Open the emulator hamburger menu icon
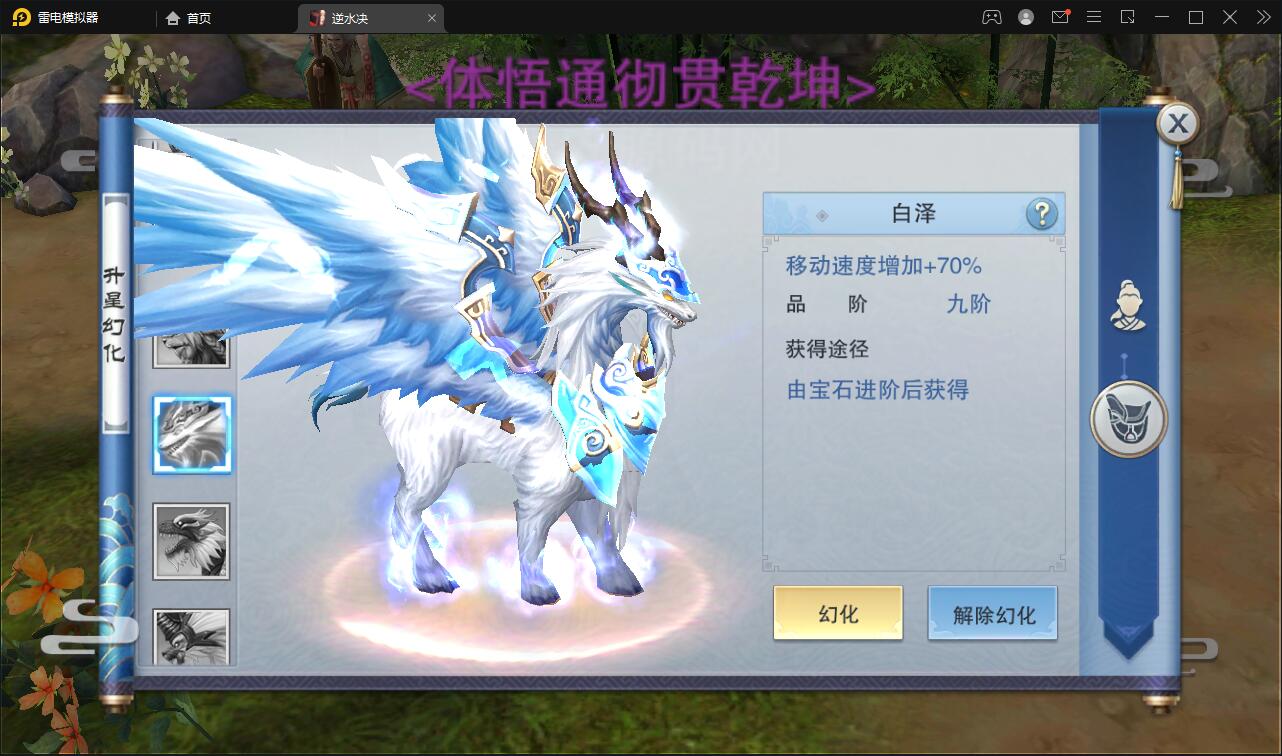The image size is (1282, 756). click(x=1093, y=17)
